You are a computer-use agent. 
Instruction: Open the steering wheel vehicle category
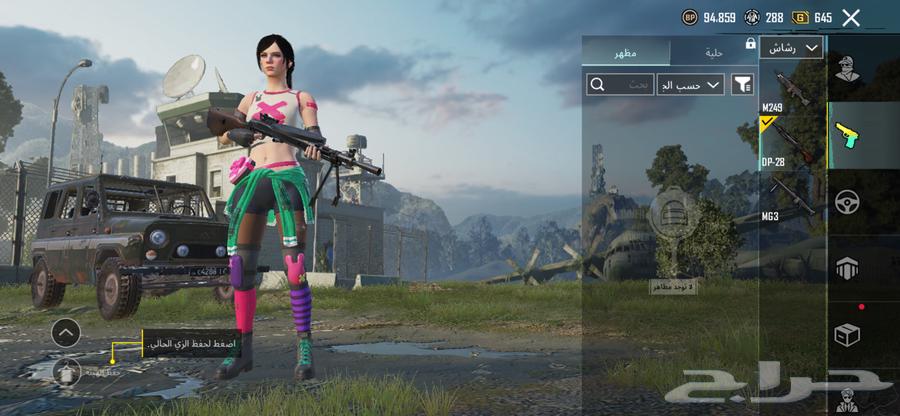coord(847,201)
